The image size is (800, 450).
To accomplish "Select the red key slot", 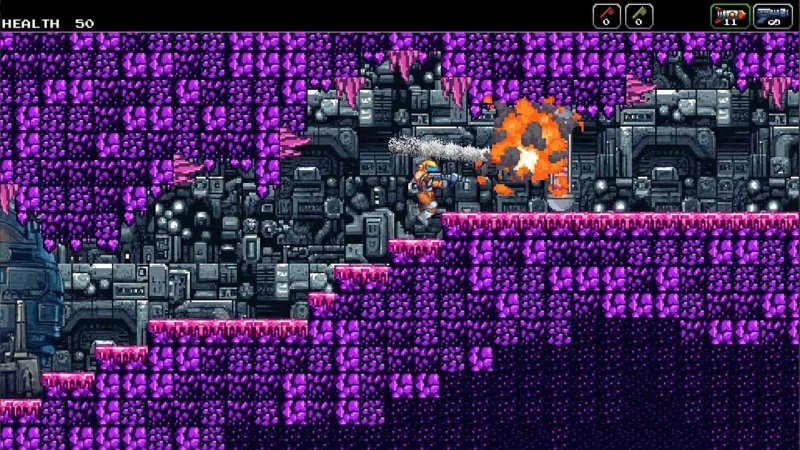I will [x=607, y=16].
